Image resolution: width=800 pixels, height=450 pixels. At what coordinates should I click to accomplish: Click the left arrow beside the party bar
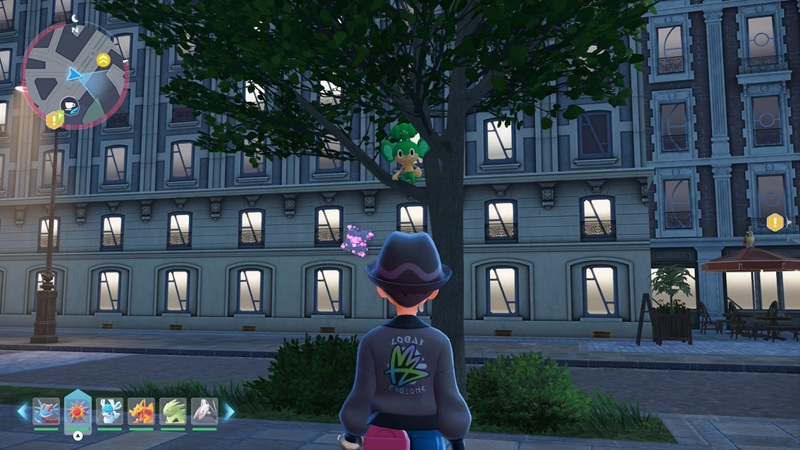22,410
